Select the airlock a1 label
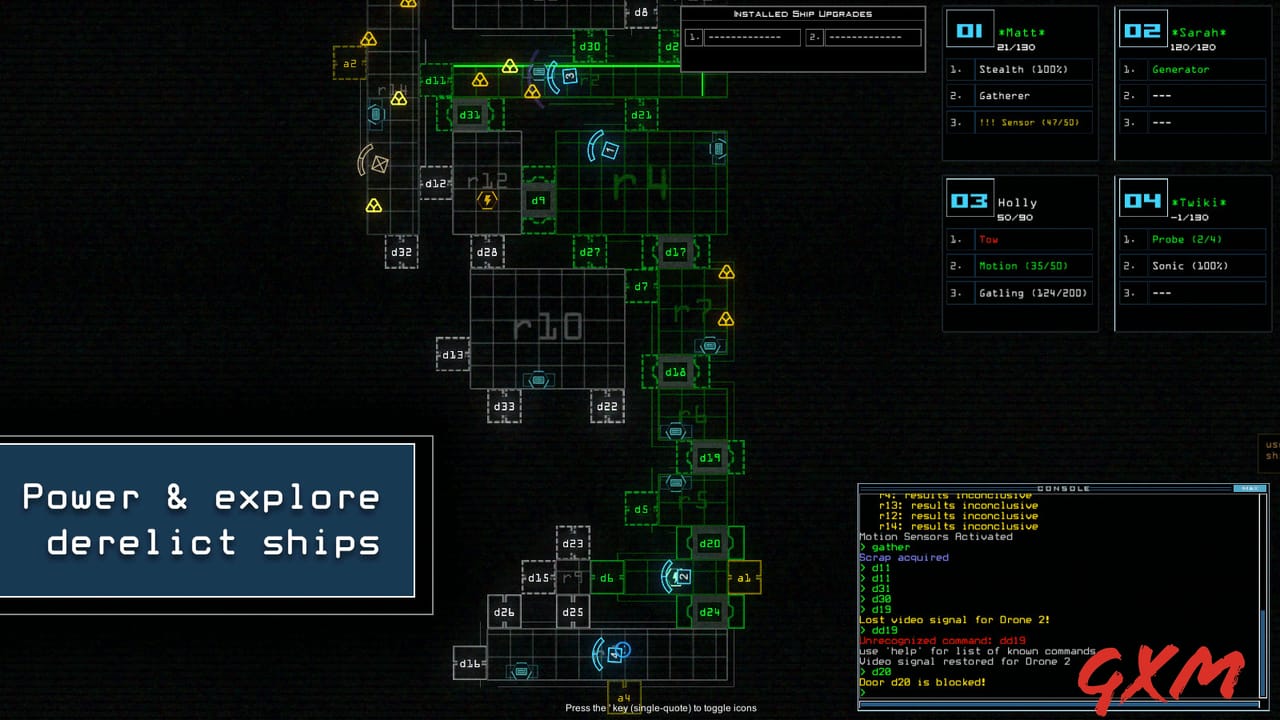 coord(744,578)
